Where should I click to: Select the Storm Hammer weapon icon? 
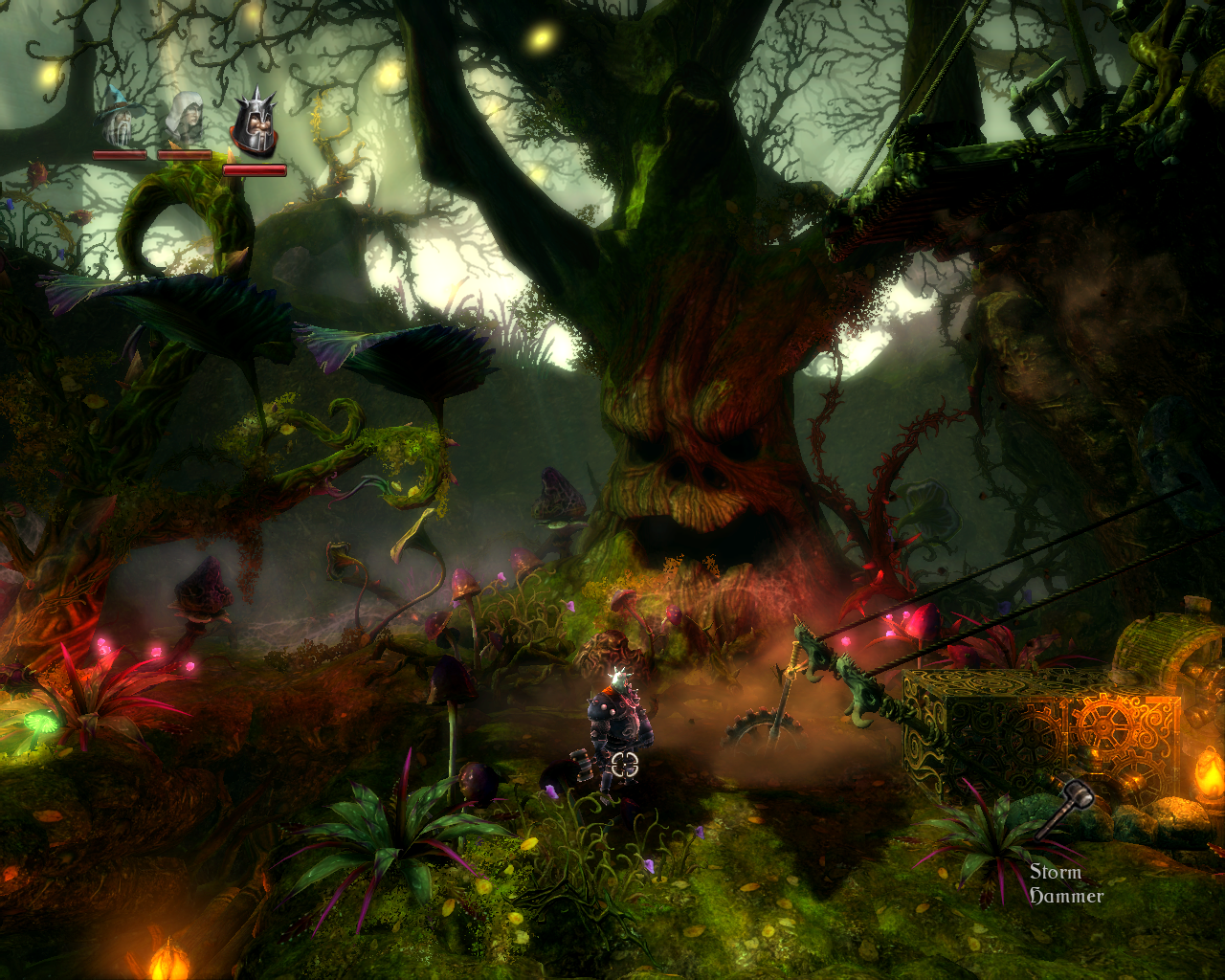1064,807
